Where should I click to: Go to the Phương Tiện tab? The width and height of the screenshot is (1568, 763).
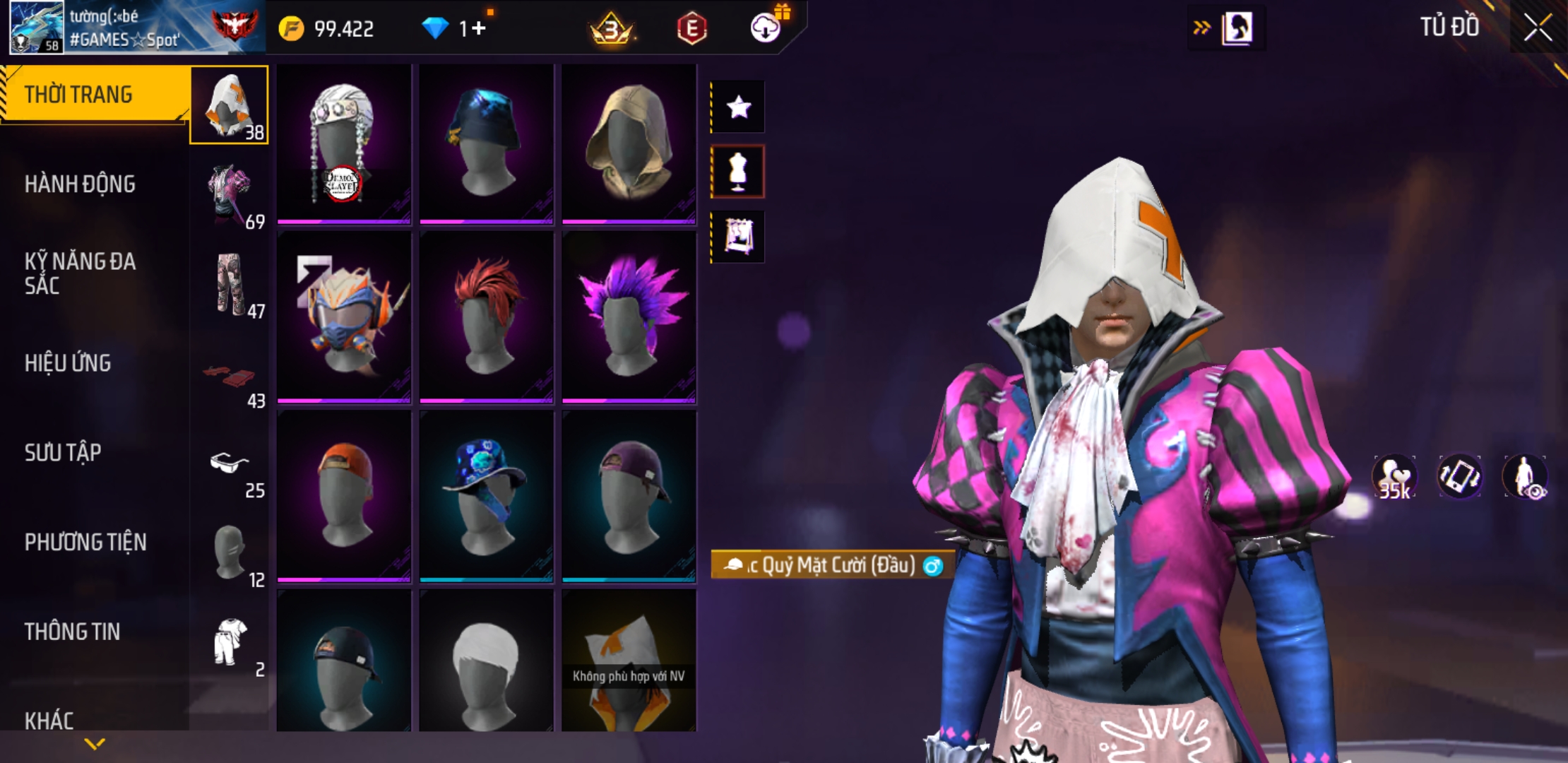pyautogui.click(x=85, y=542)
